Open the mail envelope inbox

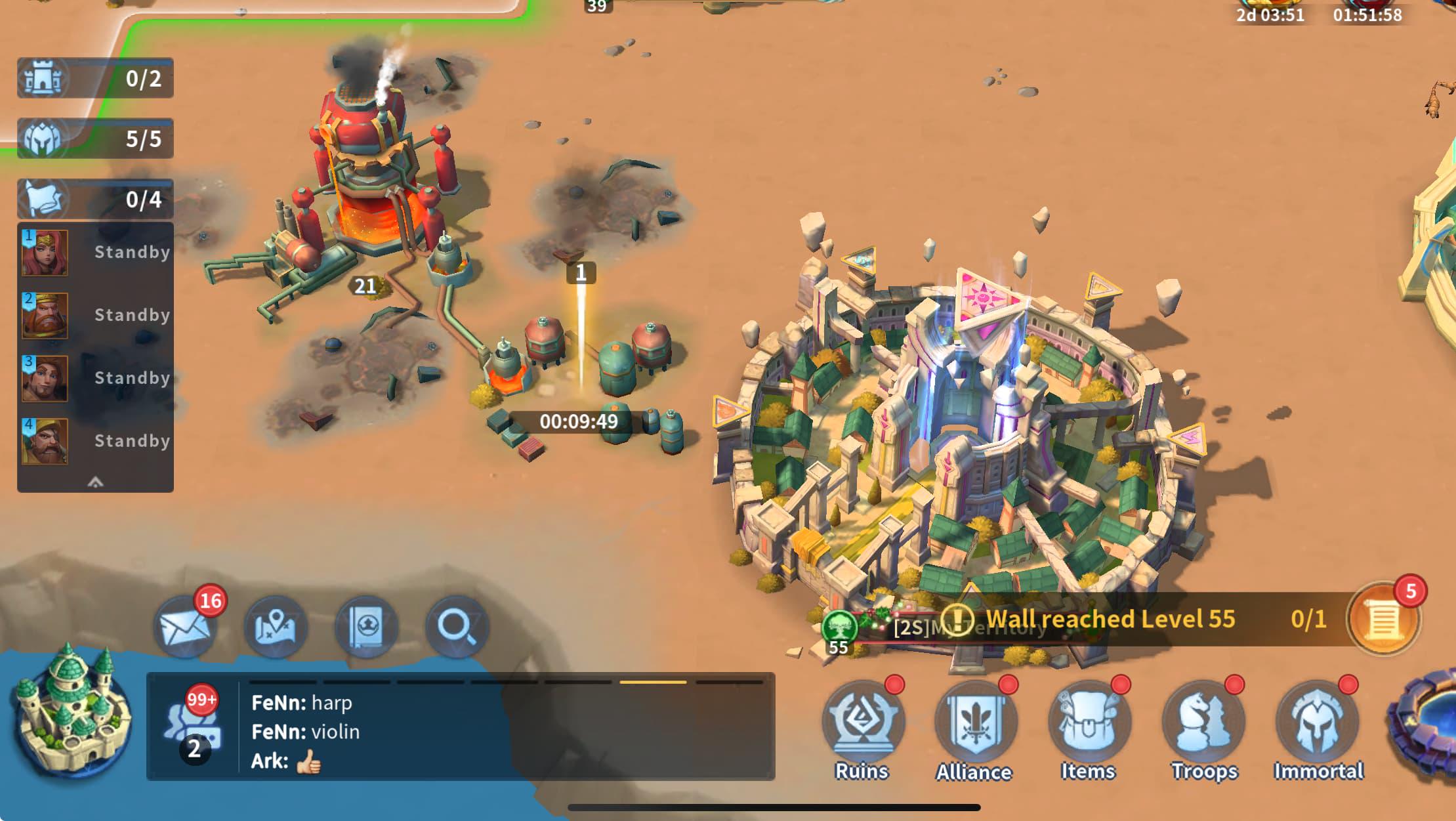[185, 627]
